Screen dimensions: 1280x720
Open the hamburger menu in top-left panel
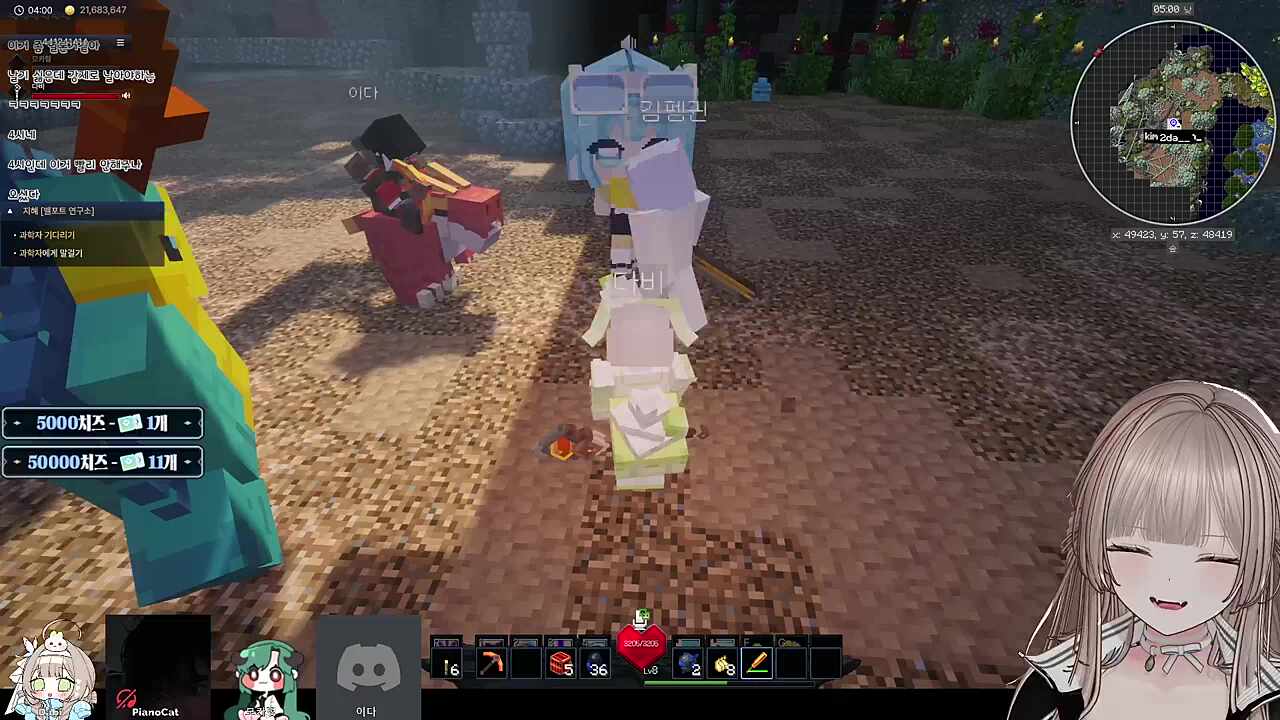tap(120, 43)
